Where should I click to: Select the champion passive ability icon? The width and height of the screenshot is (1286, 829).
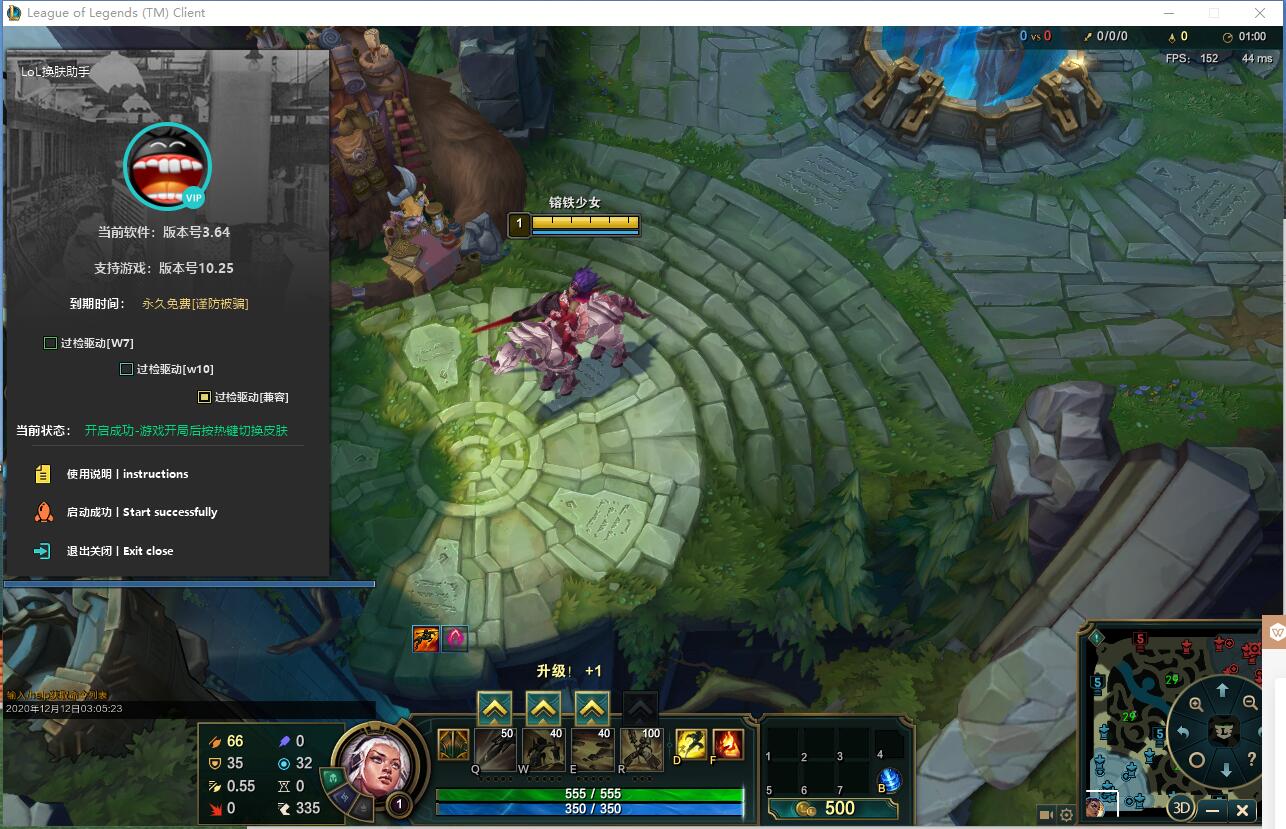tap(453, 744)
